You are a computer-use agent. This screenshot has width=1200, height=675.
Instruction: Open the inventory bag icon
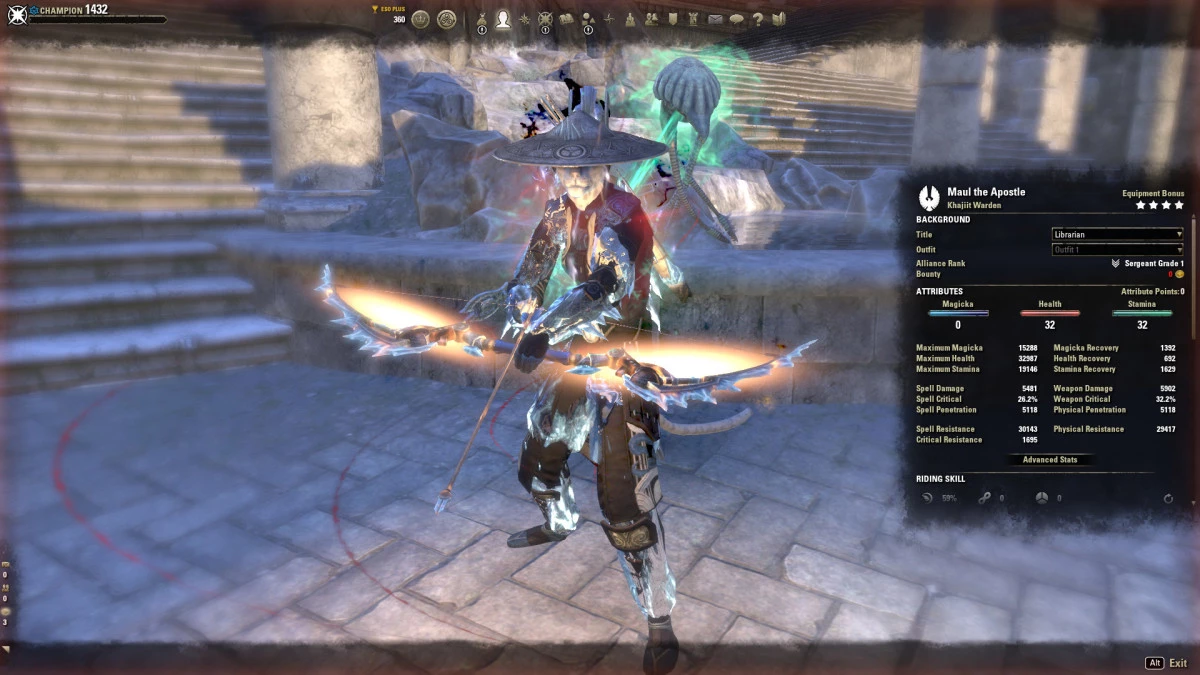click(482, 19)
